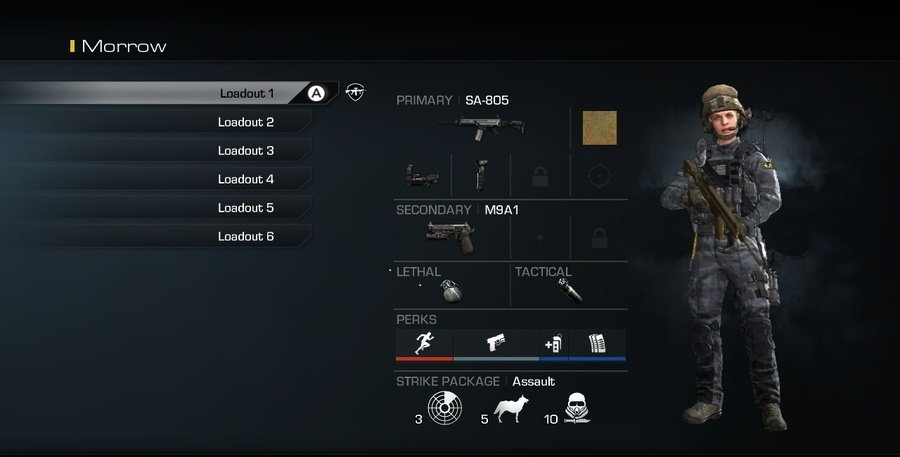900x457 pixels.
Task: Select the radar sweep killstreak
Action: click(x=444, y=408)
